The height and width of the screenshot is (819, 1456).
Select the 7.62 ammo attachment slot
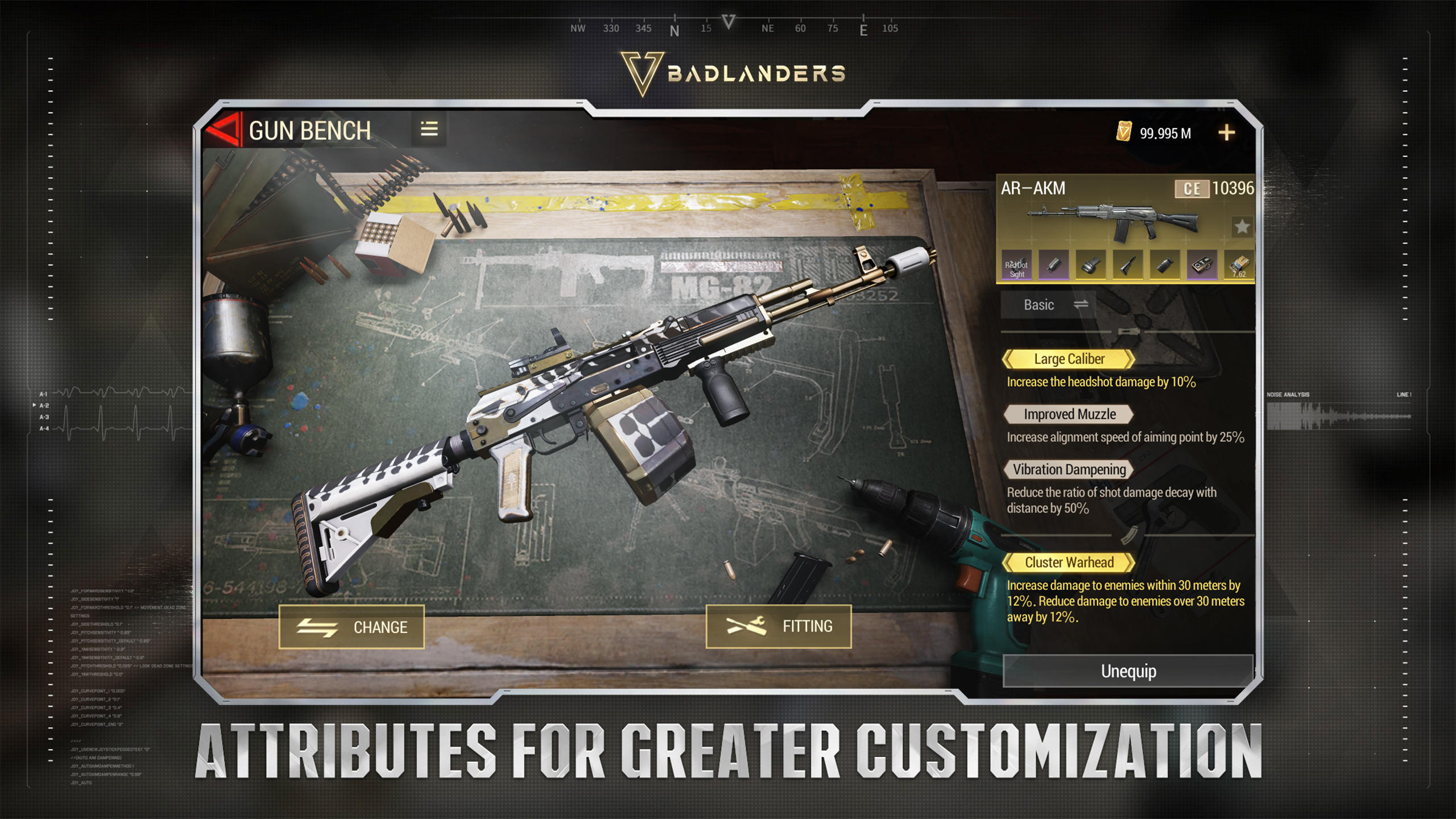pyautogui.click(x=1239, y=266)
